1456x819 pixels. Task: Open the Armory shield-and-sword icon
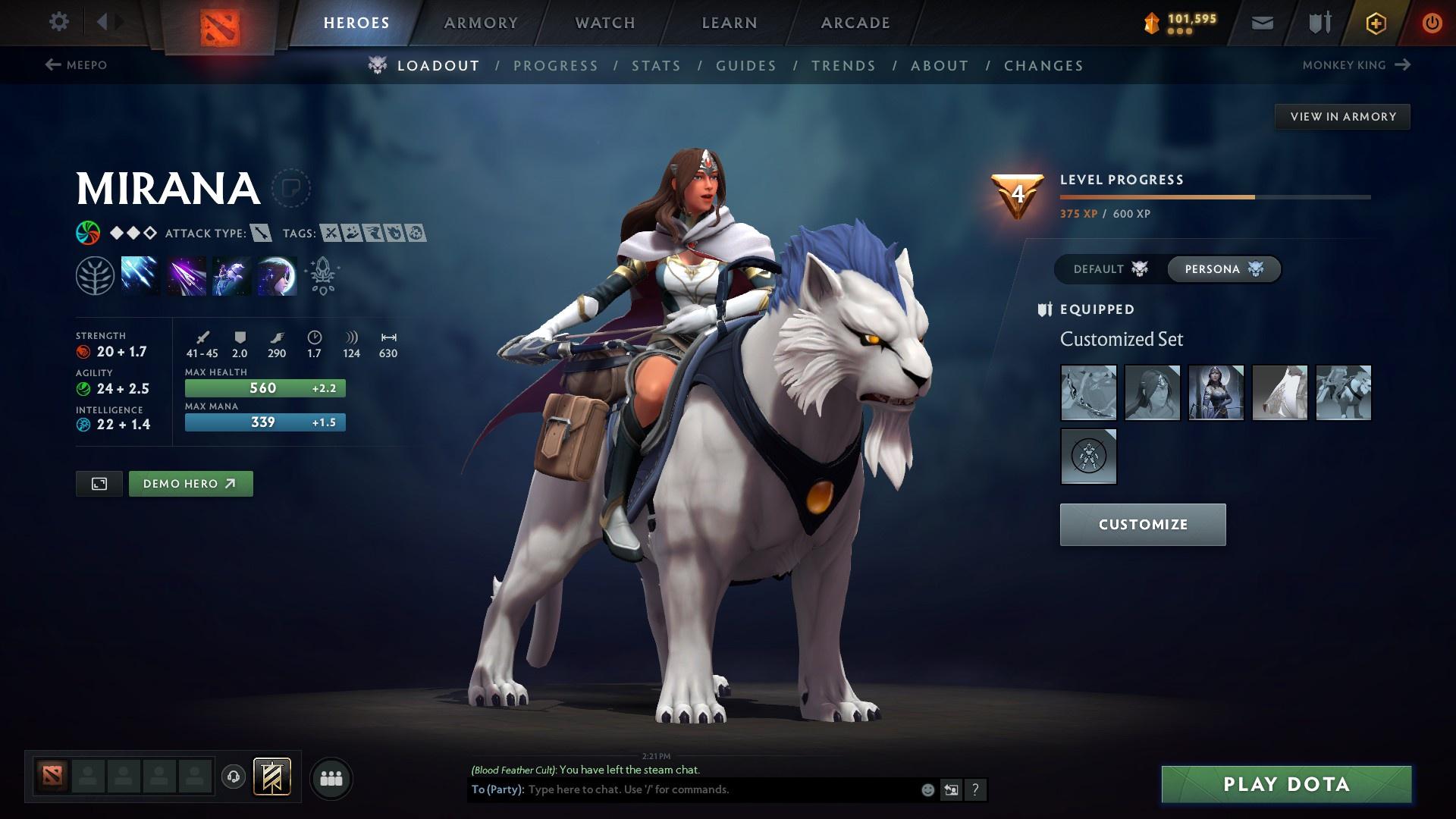pos(1317,22)
